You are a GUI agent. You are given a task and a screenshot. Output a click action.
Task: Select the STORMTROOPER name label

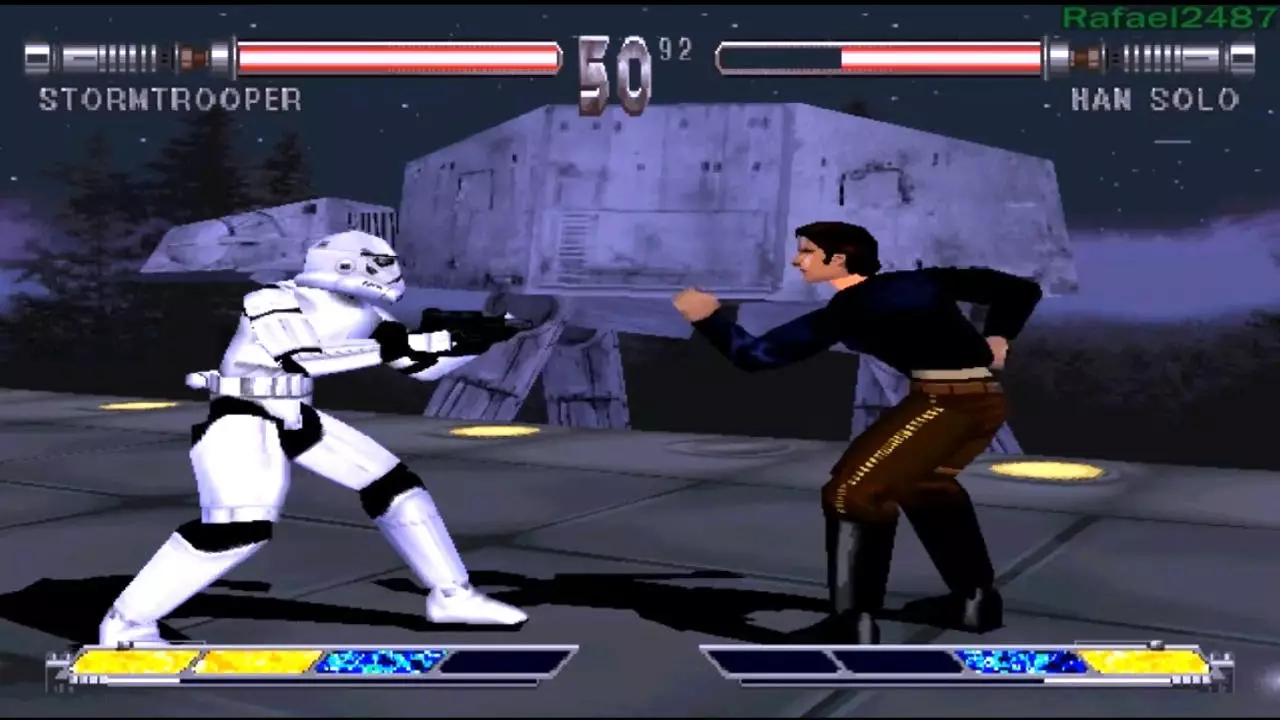point(170,100)
